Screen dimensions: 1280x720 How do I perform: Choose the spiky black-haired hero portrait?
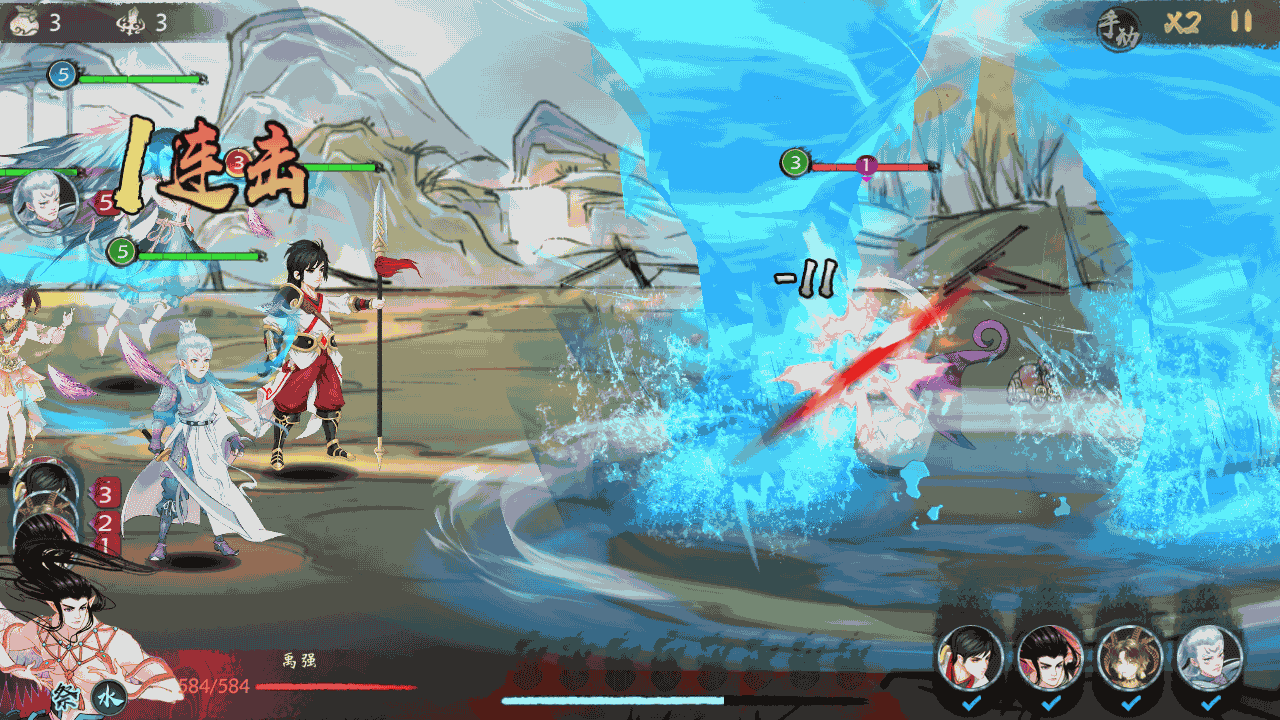pyautogui.click(x=1050, y=657)
